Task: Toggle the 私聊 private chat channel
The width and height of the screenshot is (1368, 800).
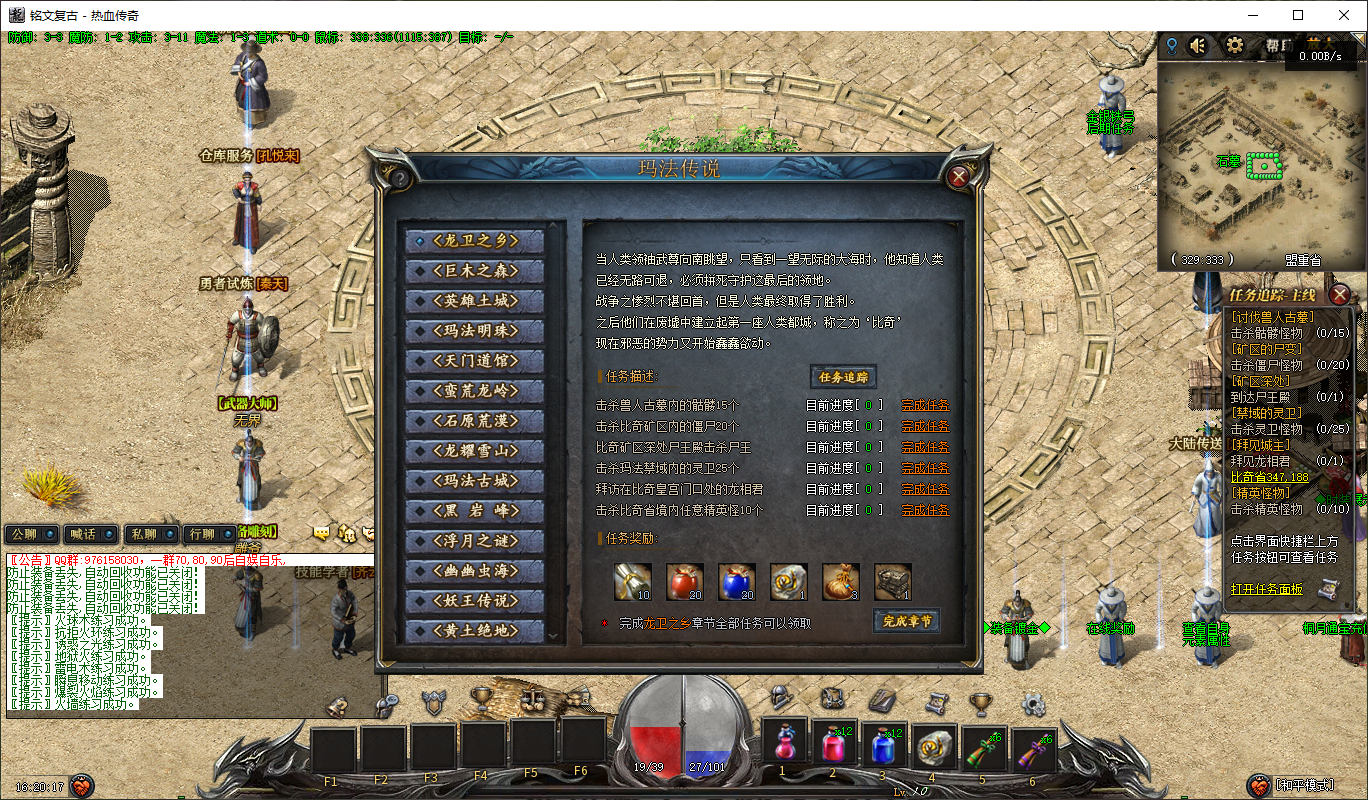Action: tap(152, 534)
